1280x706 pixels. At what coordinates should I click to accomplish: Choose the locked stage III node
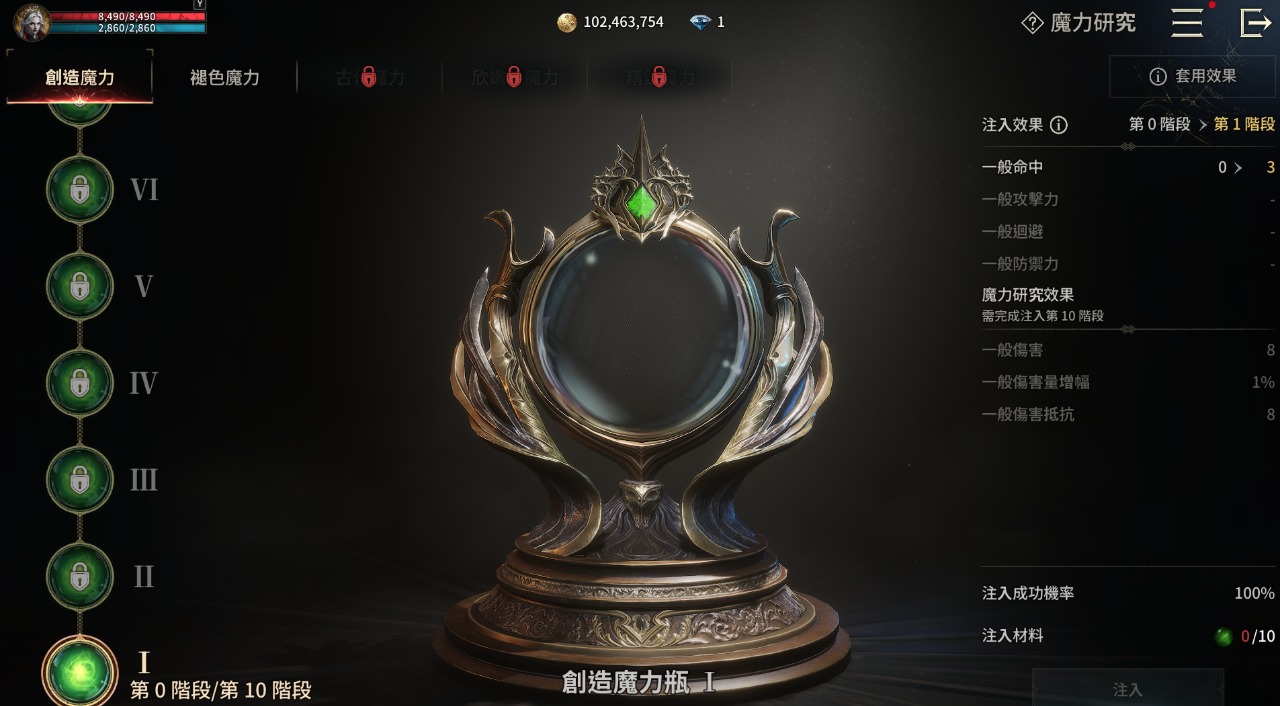[80, 480]
